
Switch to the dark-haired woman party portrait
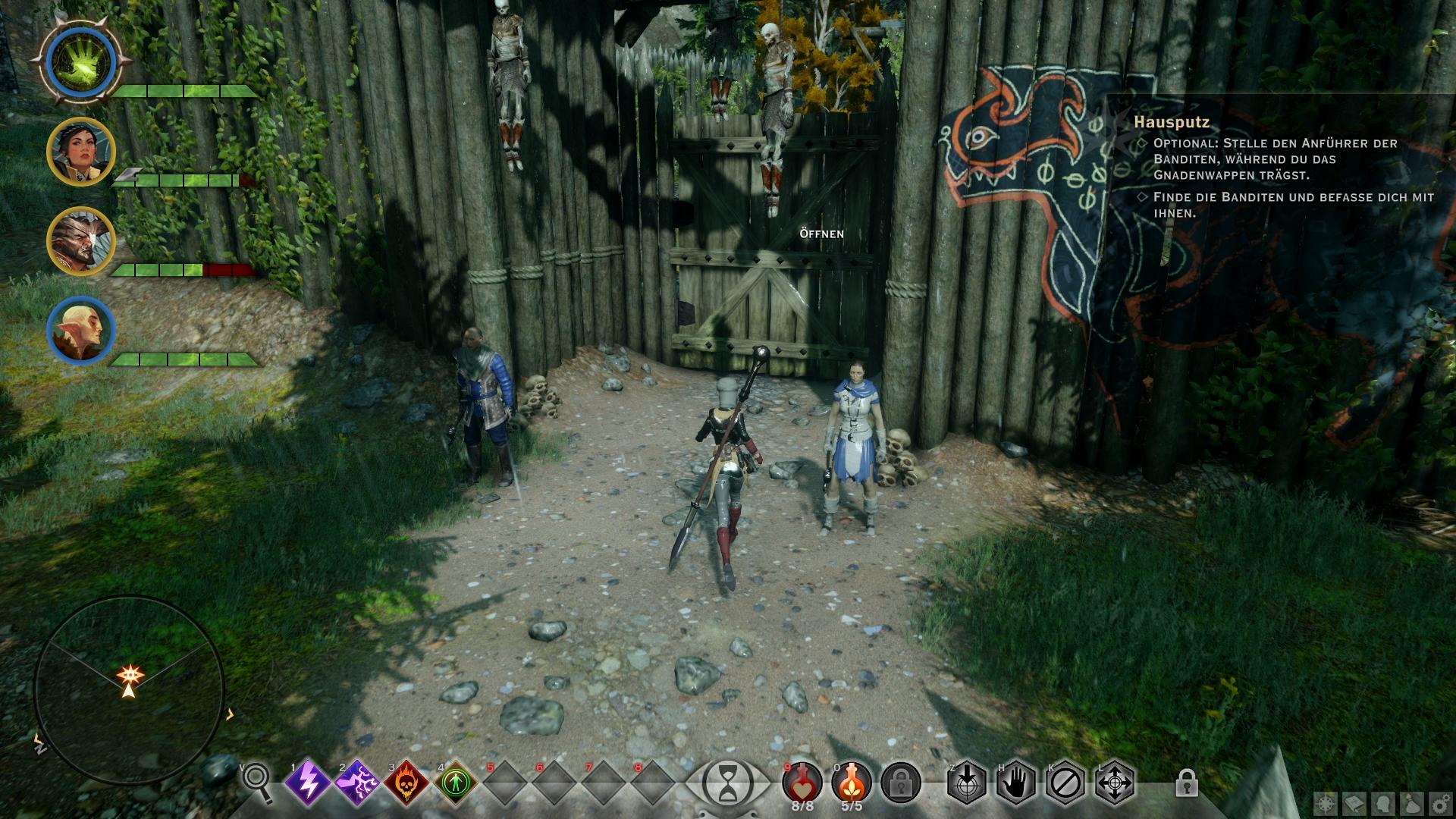pos(80,151)
